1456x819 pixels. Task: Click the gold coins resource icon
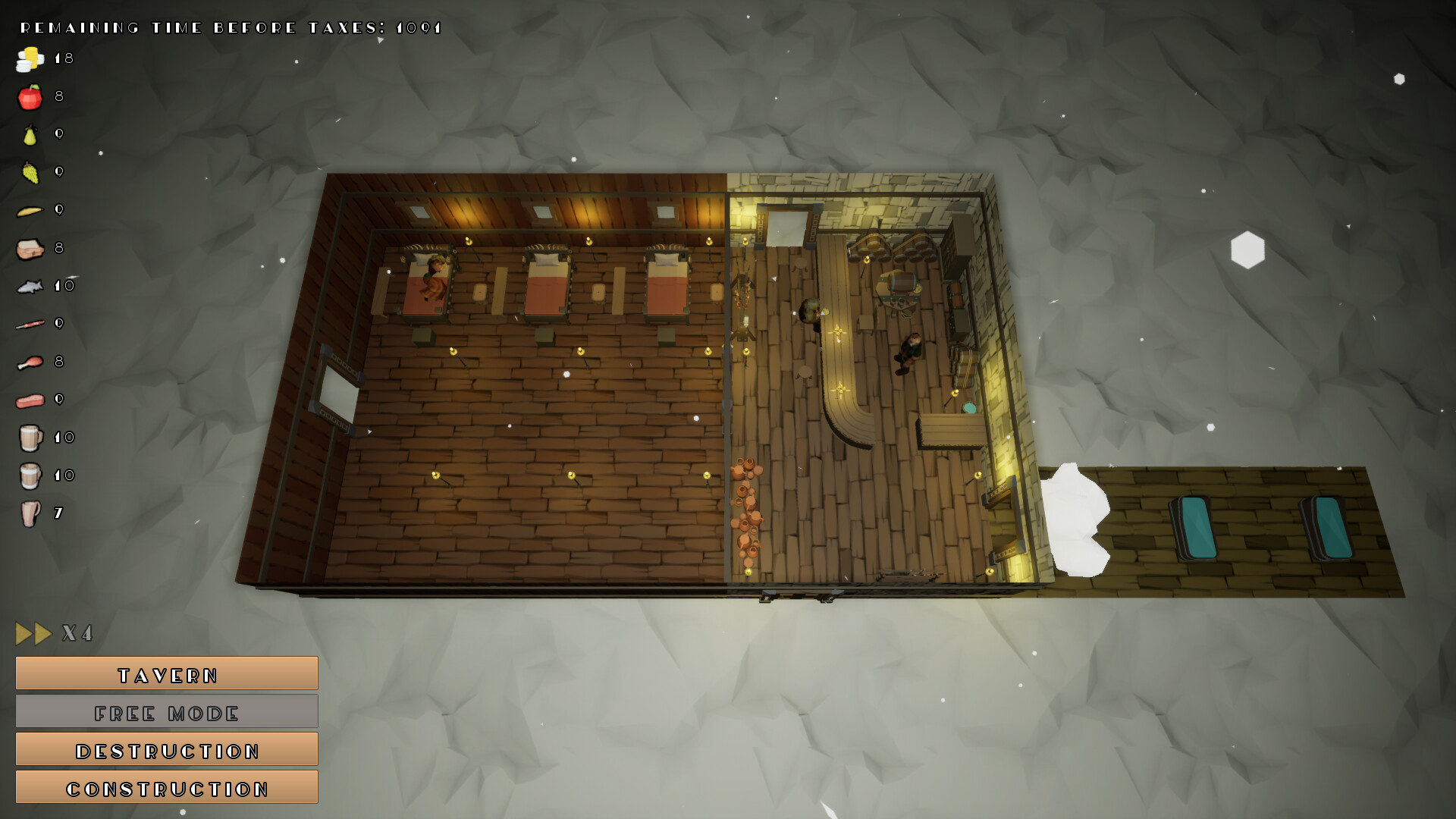[29, 59]
